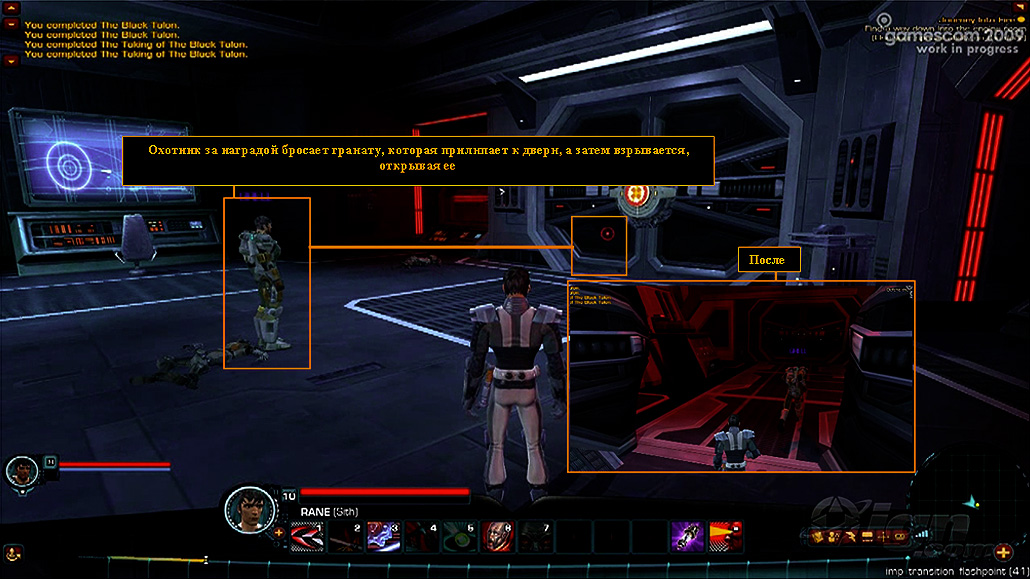This screenshot has width=1030, height=579.
Task: Select the companion portrait above the hotbar
Action: pos(20,470)
